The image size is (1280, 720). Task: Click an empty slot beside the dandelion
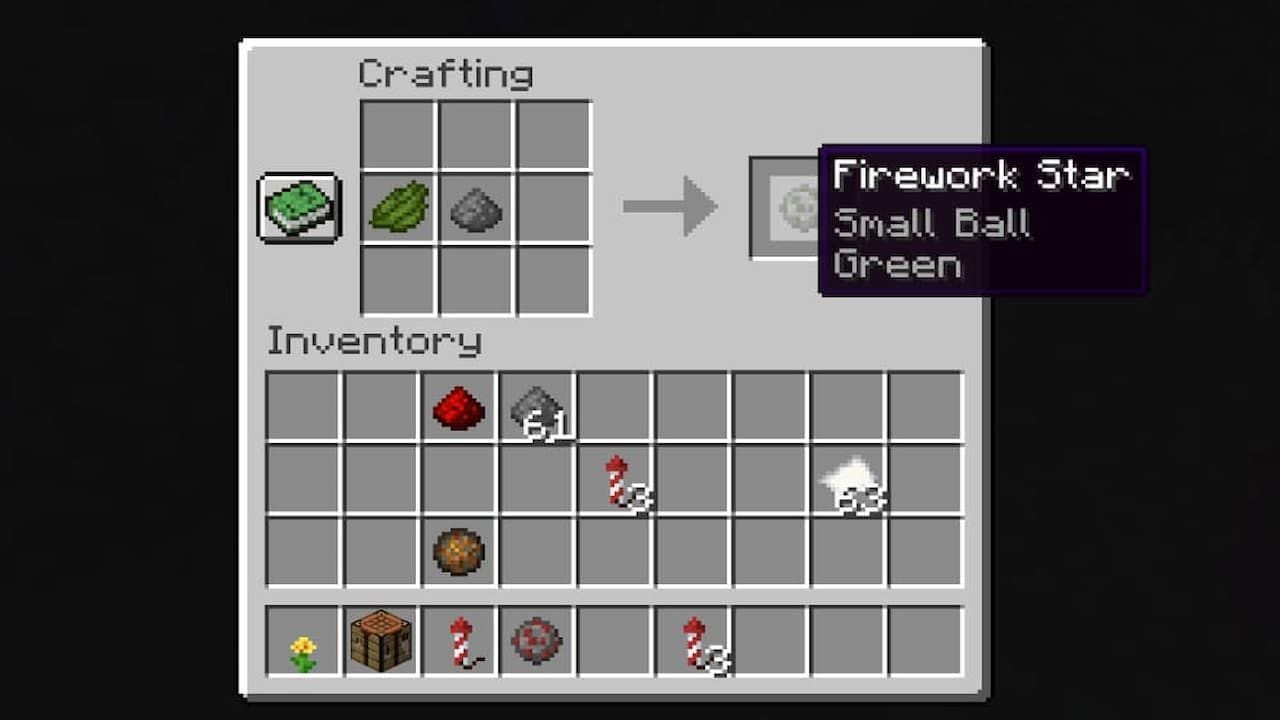tap(615, 641)
